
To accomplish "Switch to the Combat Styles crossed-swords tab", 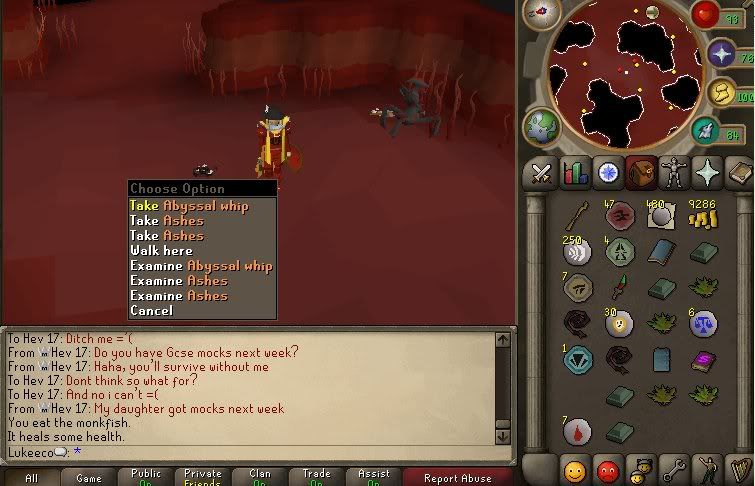I will (x=541, y=173).
